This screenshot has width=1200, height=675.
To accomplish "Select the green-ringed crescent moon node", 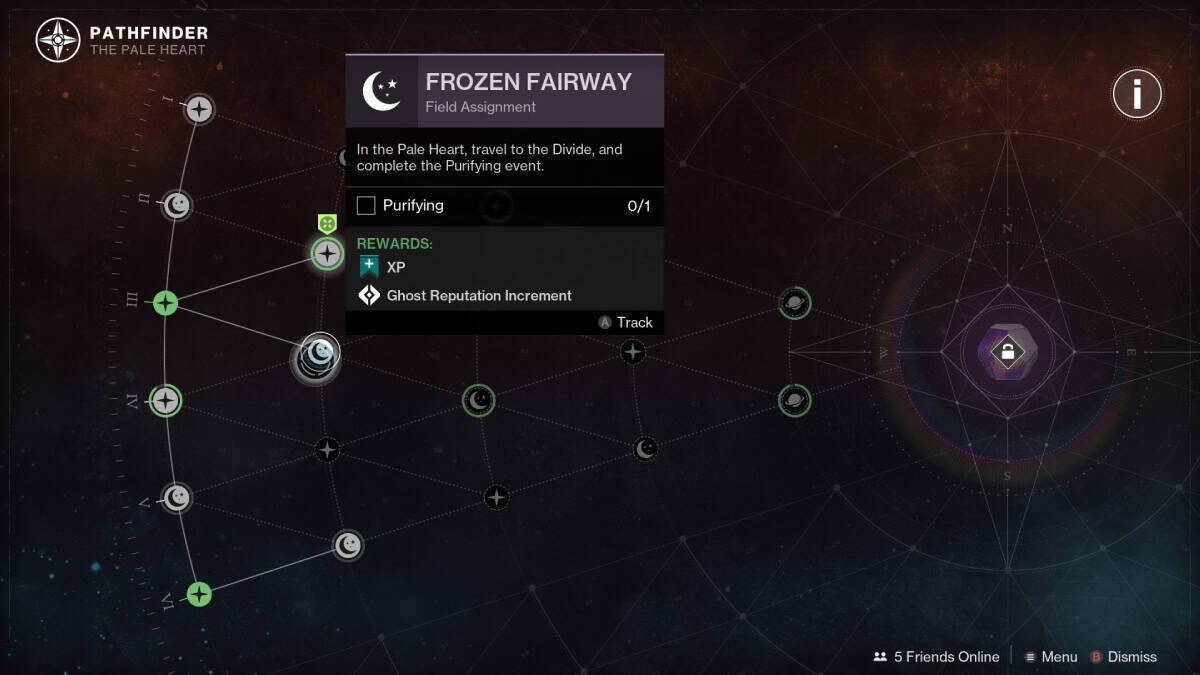I will 479,401.
